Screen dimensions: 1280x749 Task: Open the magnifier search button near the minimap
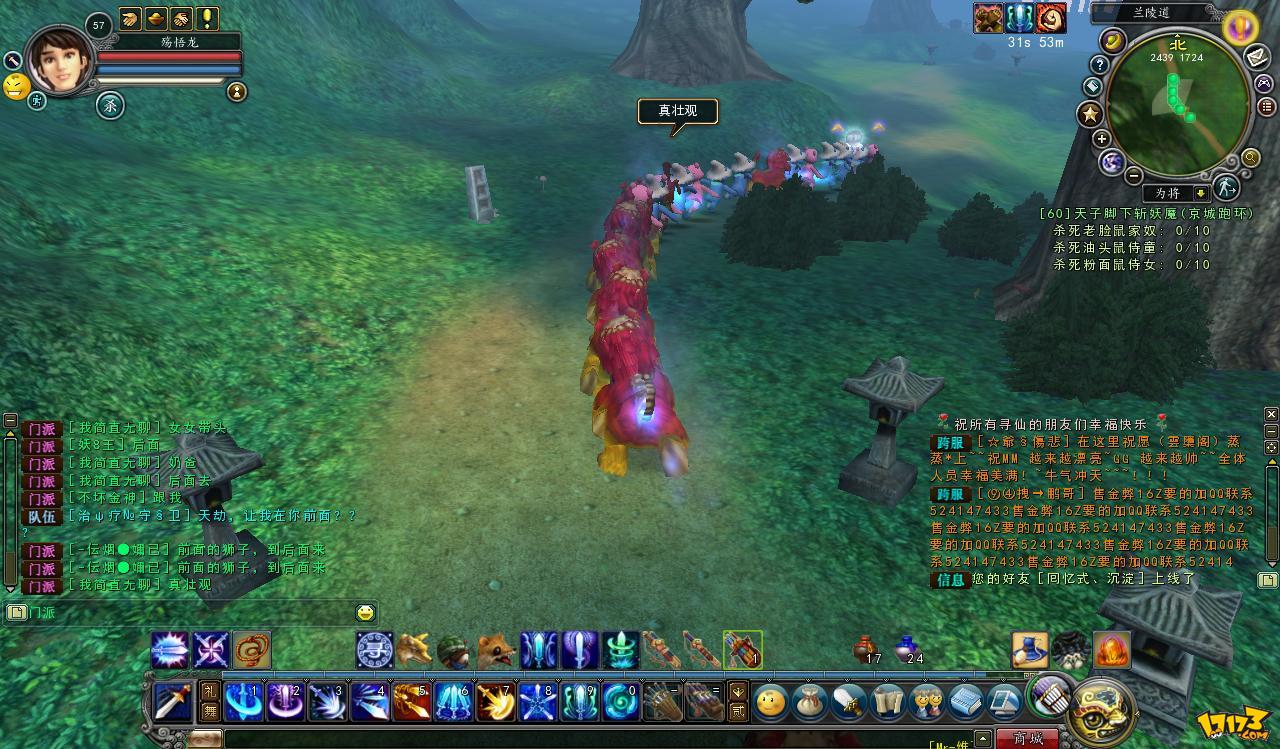pos(1250,157)
